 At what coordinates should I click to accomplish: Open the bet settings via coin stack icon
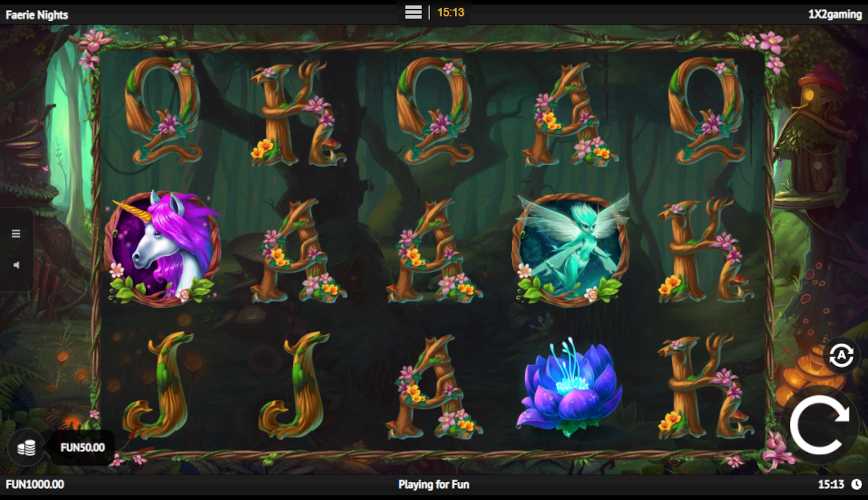[x=28, y=447]
